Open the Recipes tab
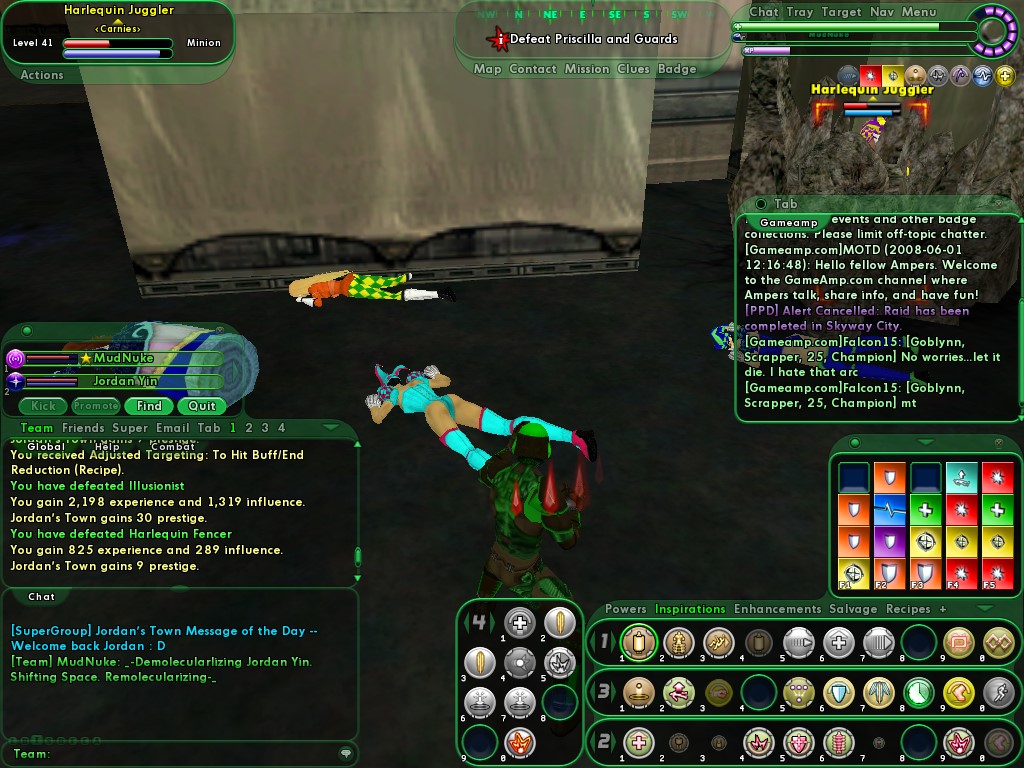Viewport: 1024px width, 768px height. click(x=908, y=609)
